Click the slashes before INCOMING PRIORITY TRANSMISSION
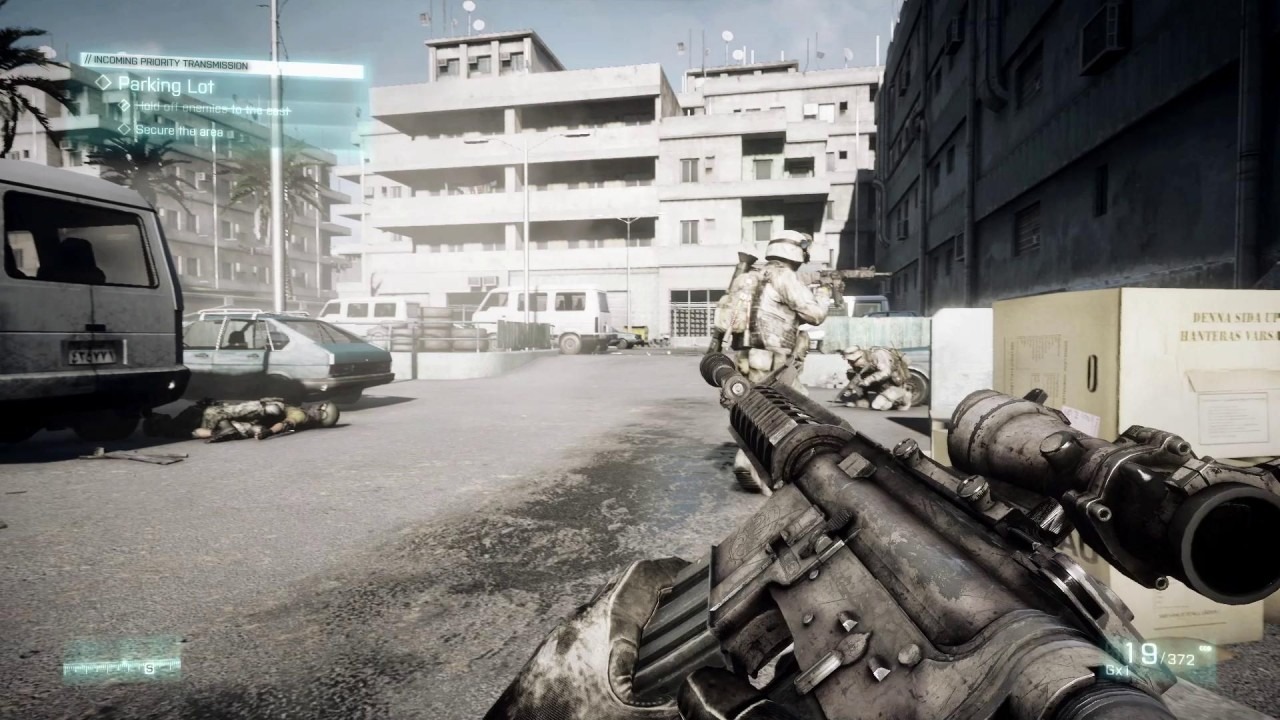Screen dimensions: 1280x720 (89, 60)
